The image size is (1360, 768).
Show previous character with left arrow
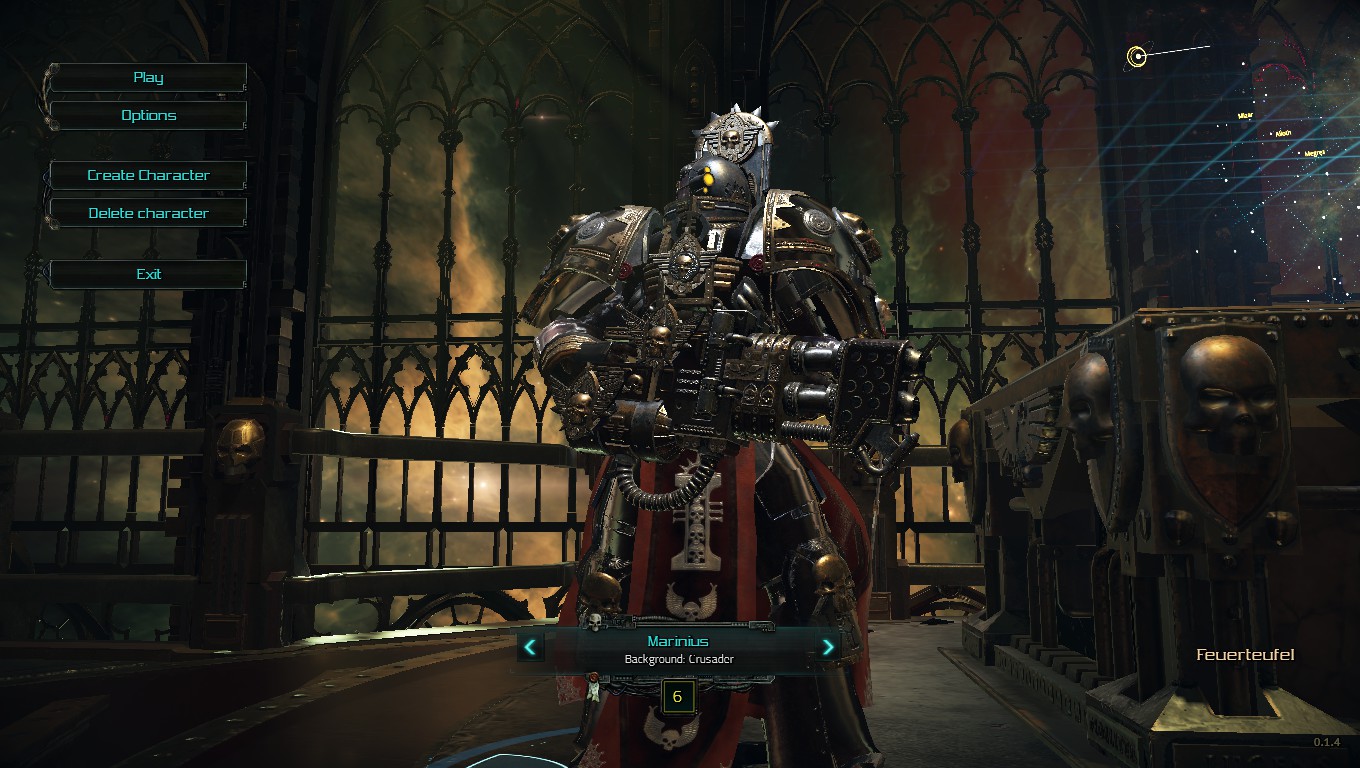(x=530, y=647)
